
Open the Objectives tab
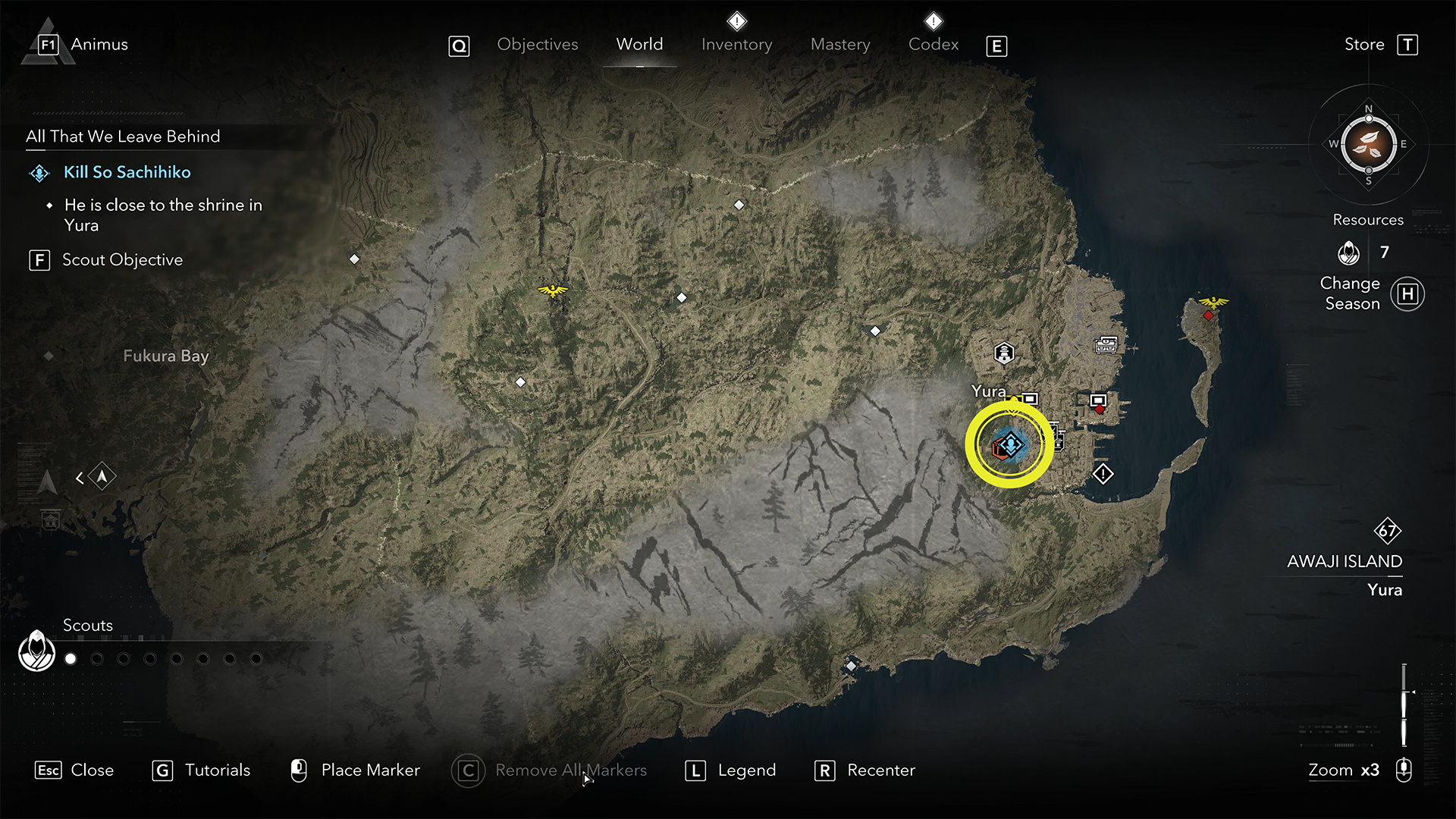click(537, 45)
